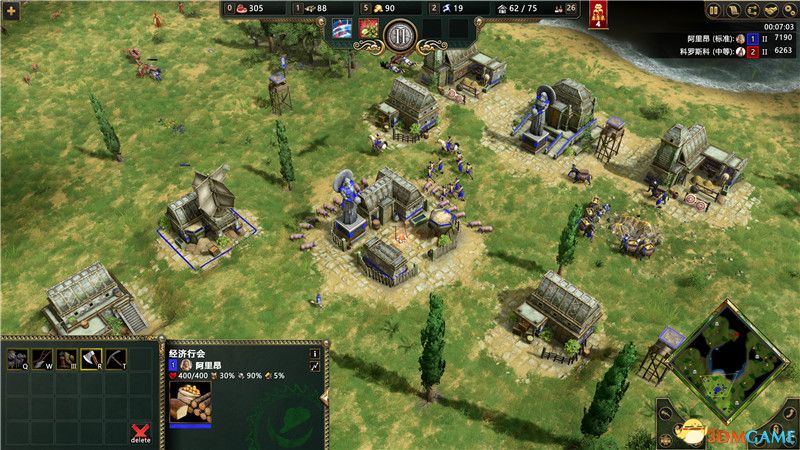Image resolution: width=800 pixels, height=450 pixels.
Task: Open the handshake diplomacy menu
Action: point(770,11)
